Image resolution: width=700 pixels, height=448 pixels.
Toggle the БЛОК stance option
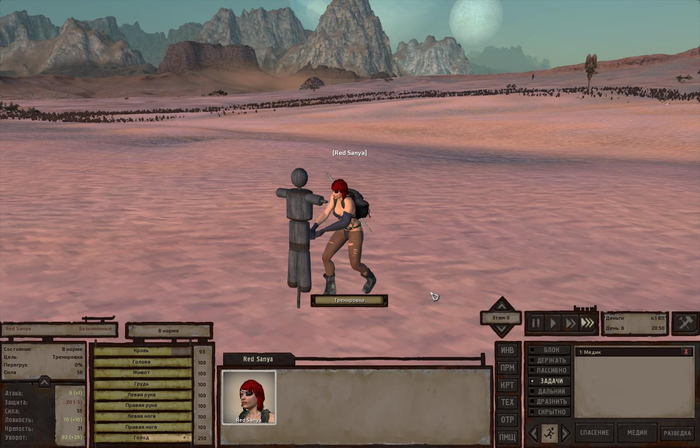coord(550,351)
